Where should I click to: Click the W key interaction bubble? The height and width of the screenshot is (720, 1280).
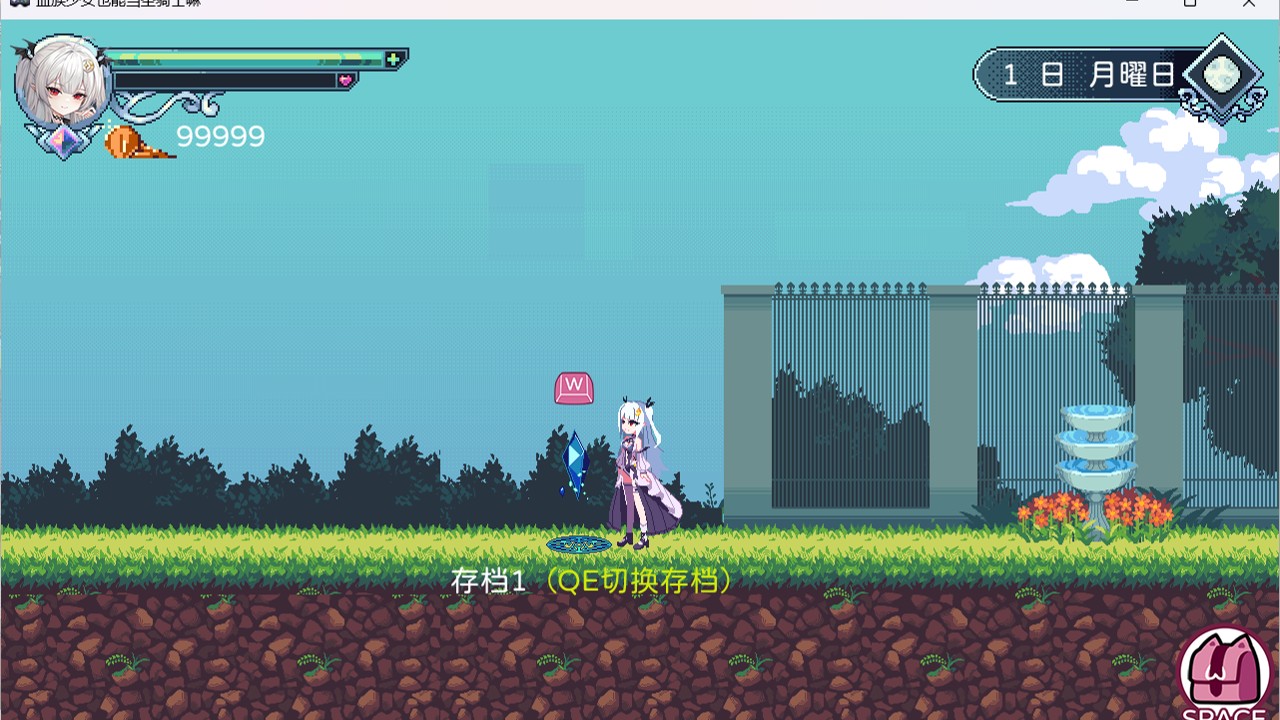[x=572, y=387]
